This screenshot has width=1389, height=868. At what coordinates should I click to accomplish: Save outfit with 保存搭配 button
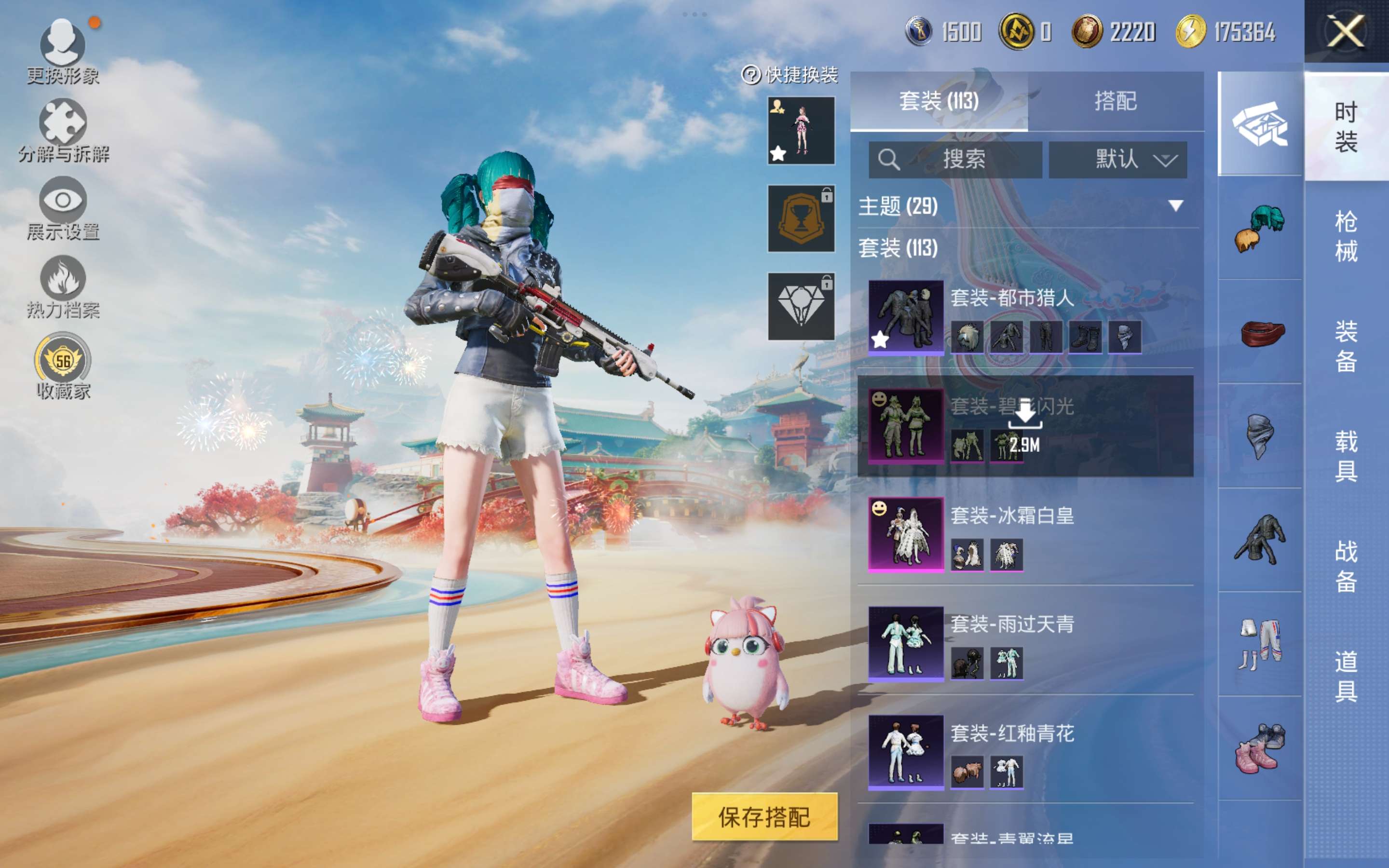[x=764, y=816]
